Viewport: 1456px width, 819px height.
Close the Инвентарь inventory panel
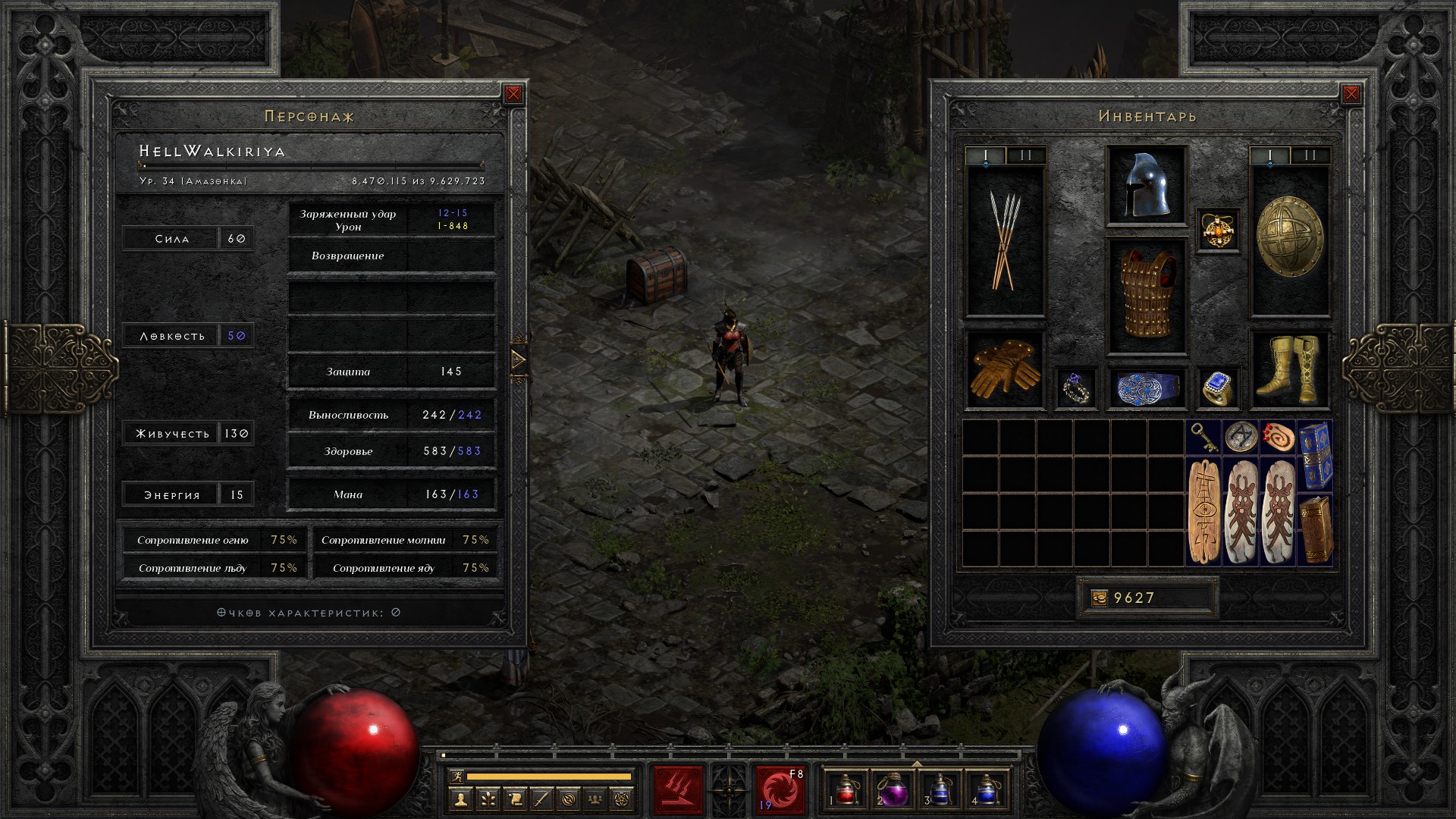point(1351,94)
